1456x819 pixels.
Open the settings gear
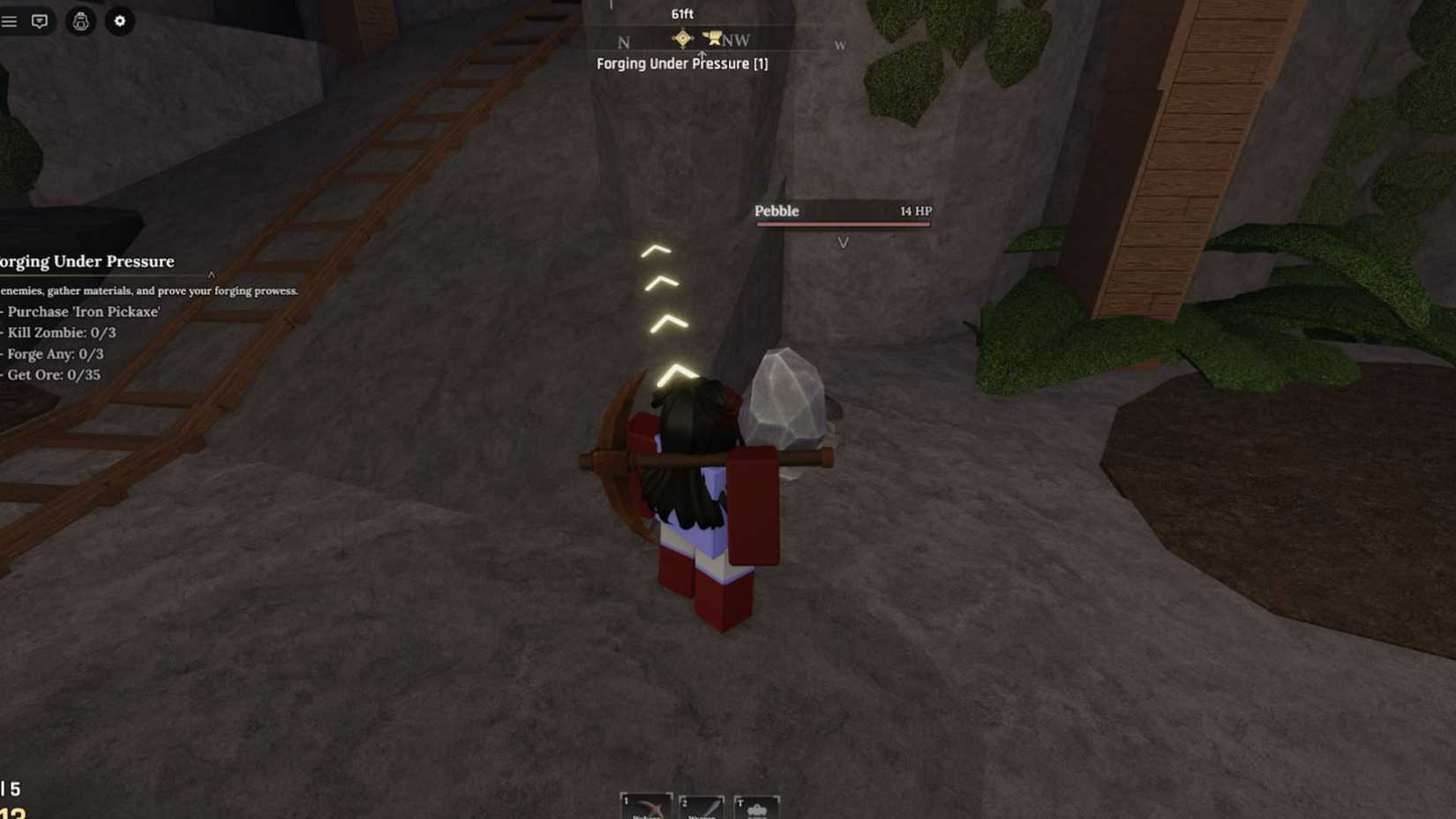[x=121, y=21]
